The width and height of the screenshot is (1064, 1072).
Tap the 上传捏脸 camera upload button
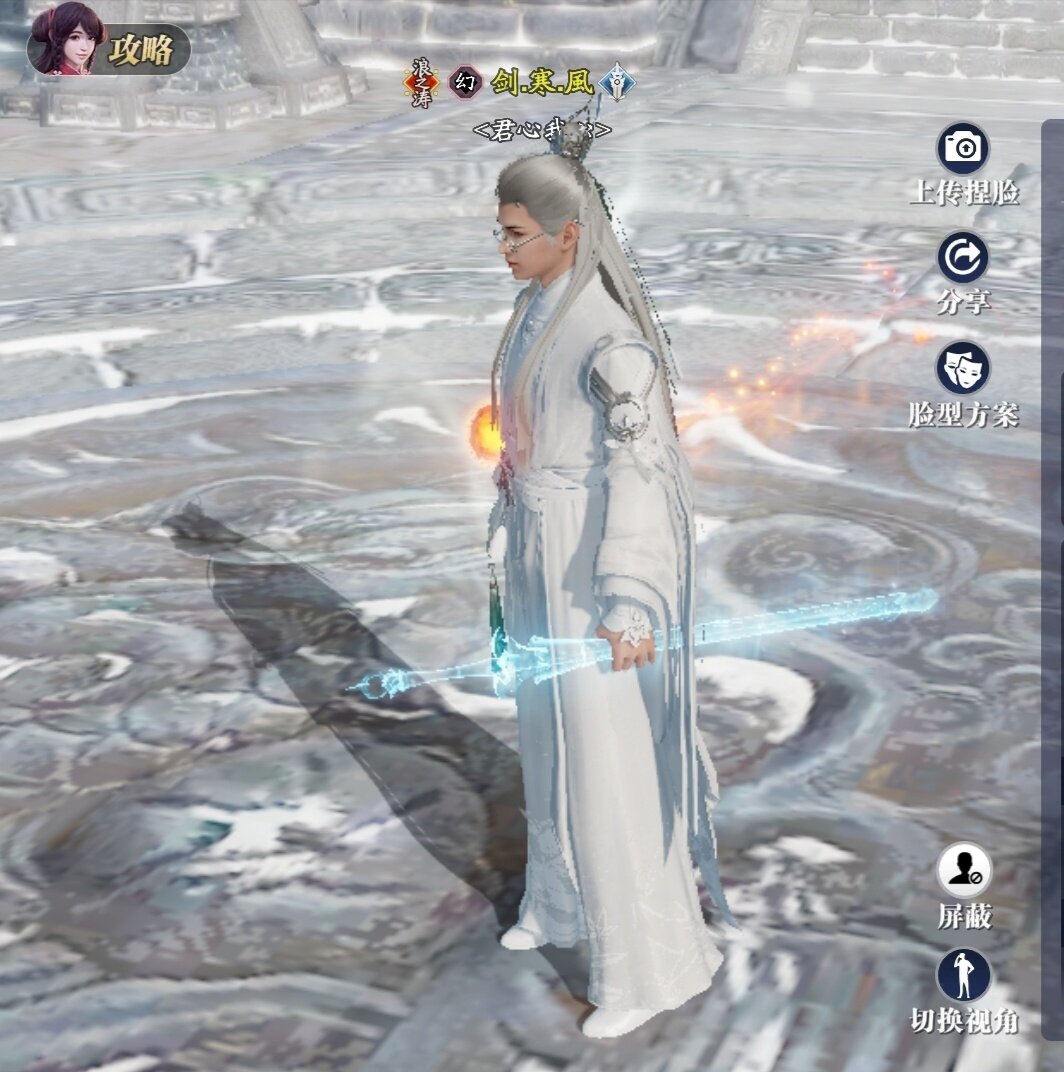963,150
